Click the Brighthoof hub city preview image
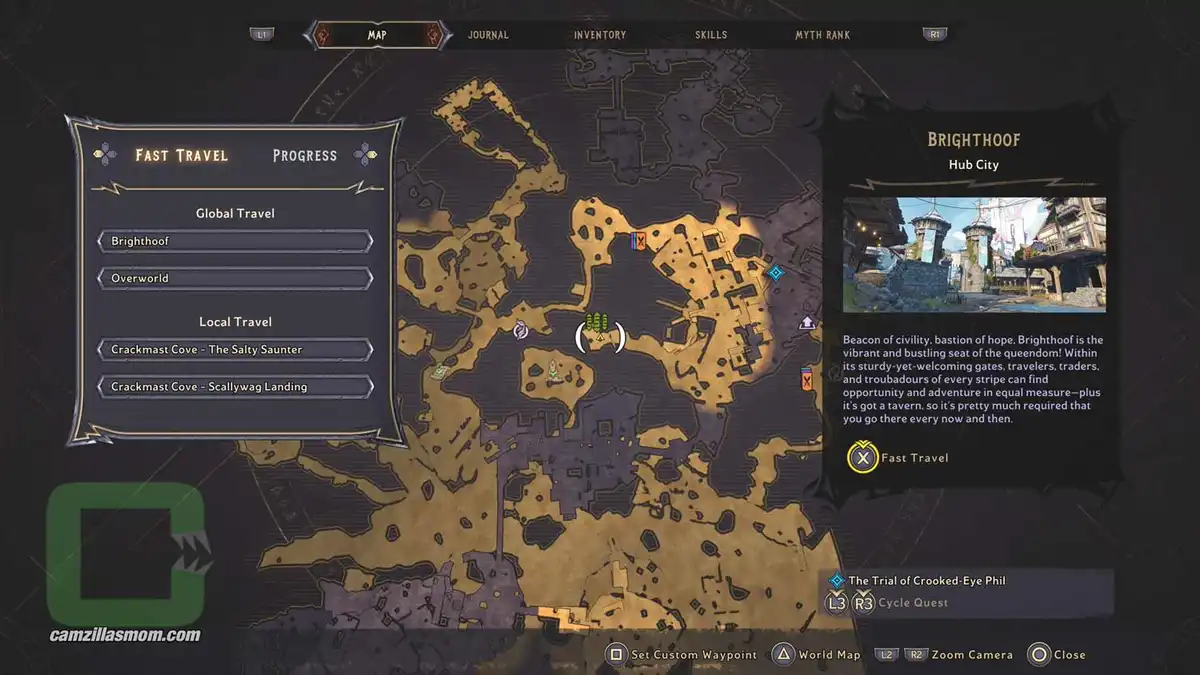This screenshot has height=675, width=1200. pyautogui.click(x=974, y=254)
